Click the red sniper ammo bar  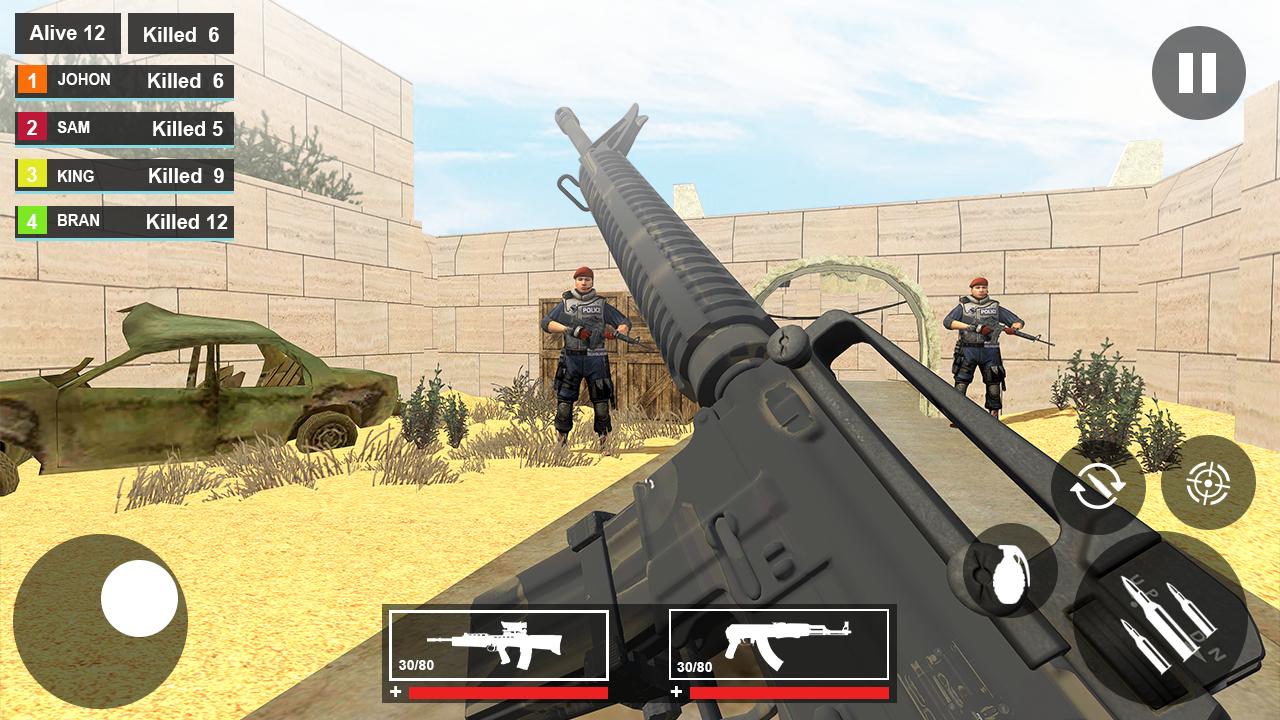(x=511, y=688)
